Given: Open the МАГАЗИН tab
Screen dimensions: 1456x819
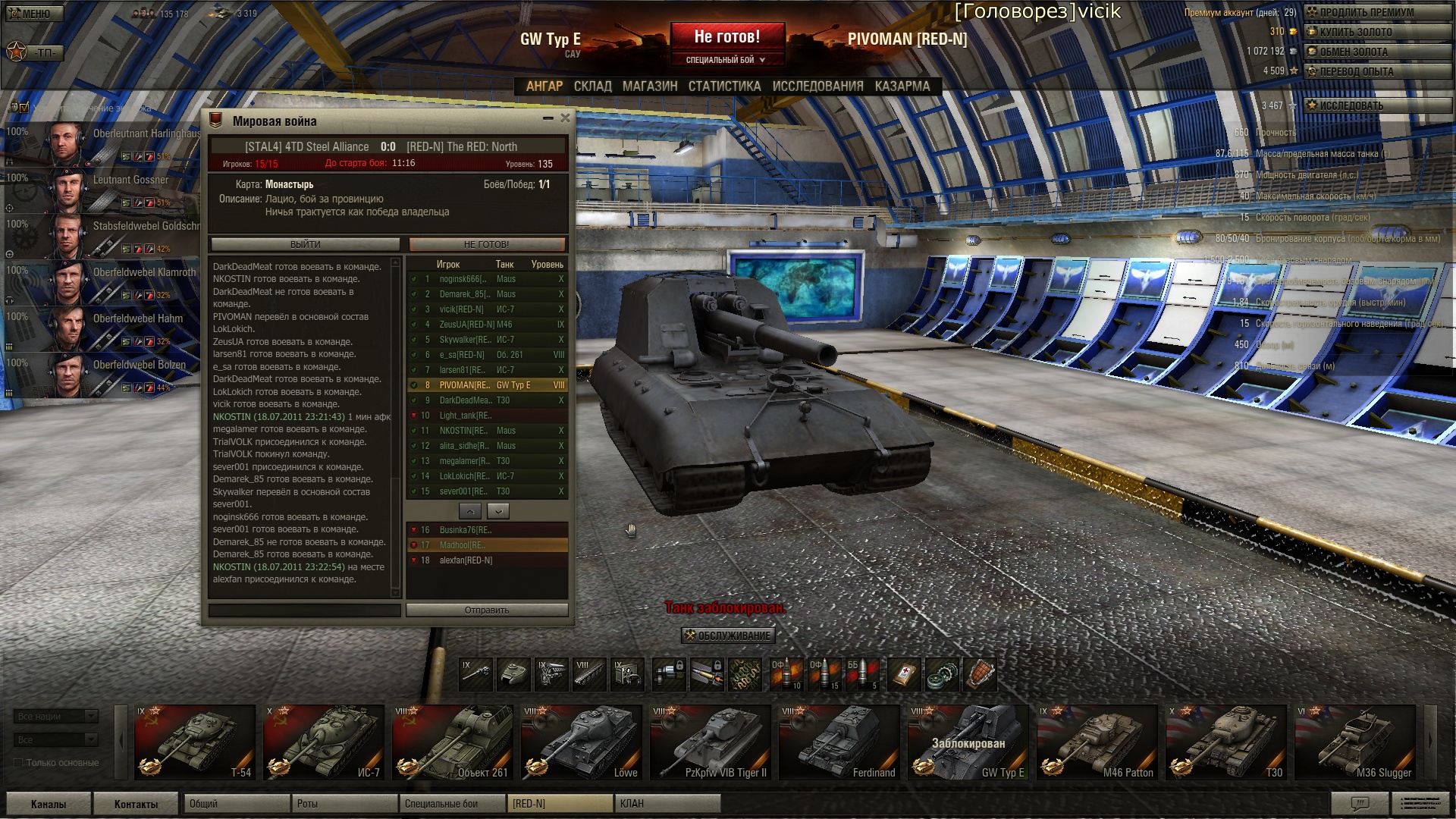Looking at the screenshot, I should point(650,86).
